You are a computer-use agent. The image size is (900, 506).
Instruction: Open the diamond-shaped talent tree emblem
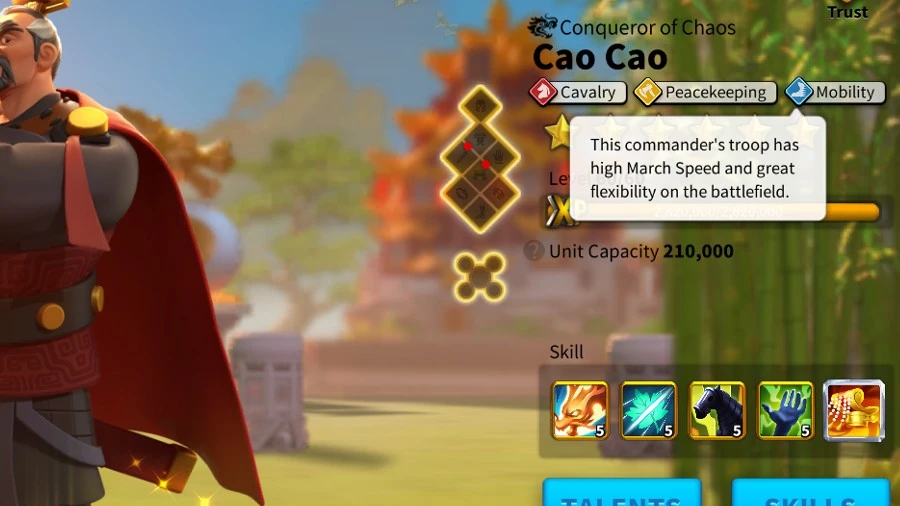479,160
